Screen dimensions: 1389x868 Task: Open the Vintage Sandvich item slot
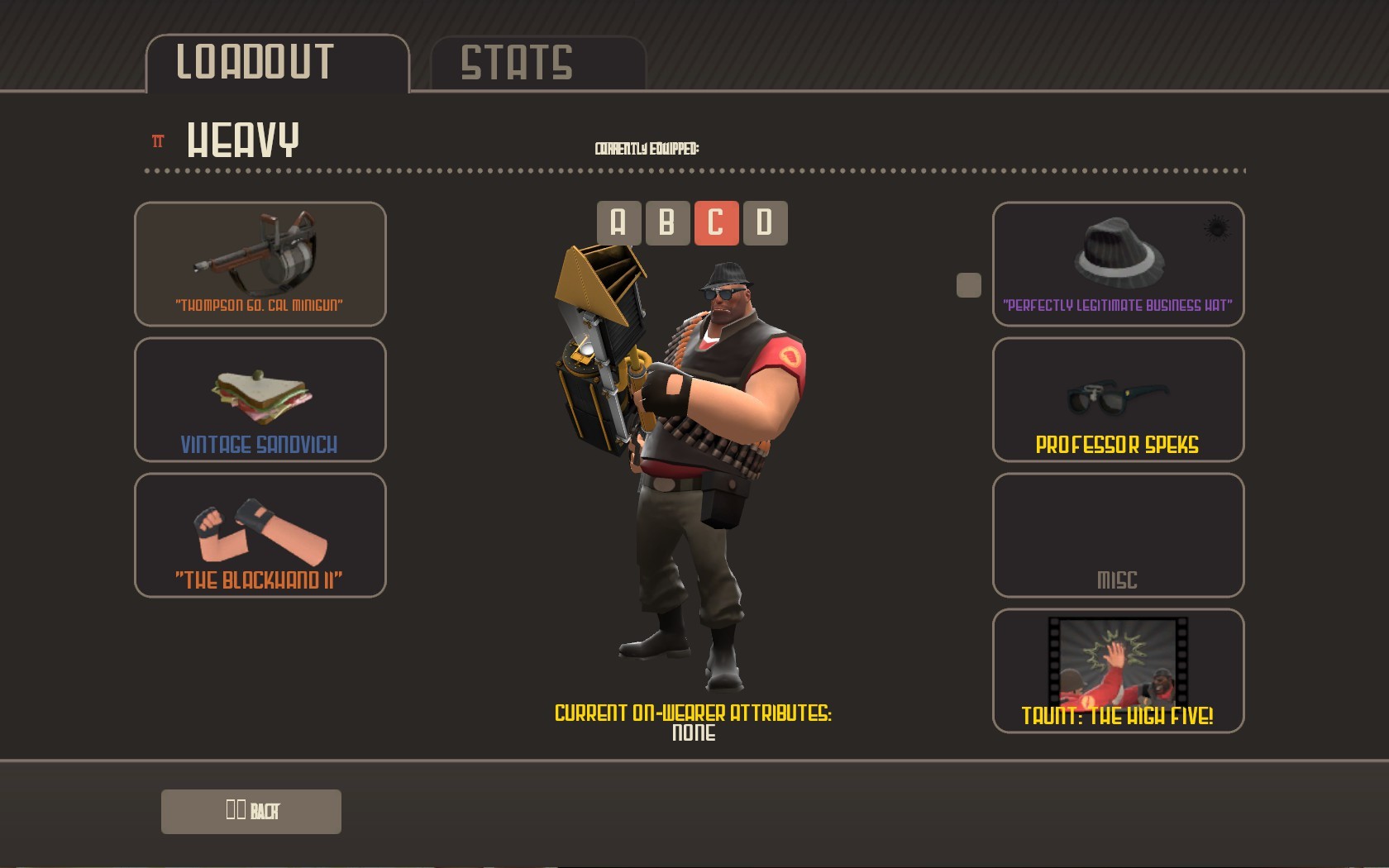click(260, 400)
